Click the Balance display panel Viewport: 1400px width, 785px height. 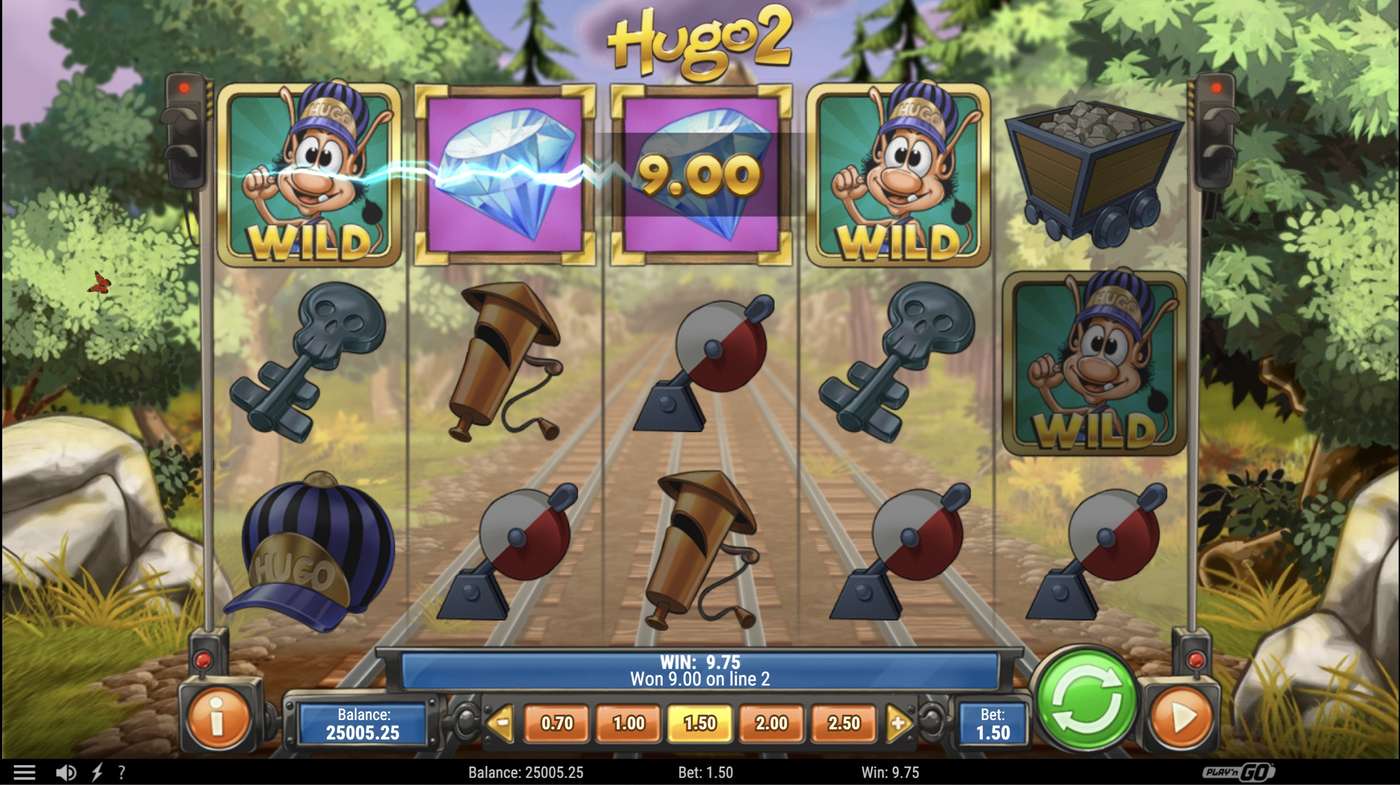364,722
